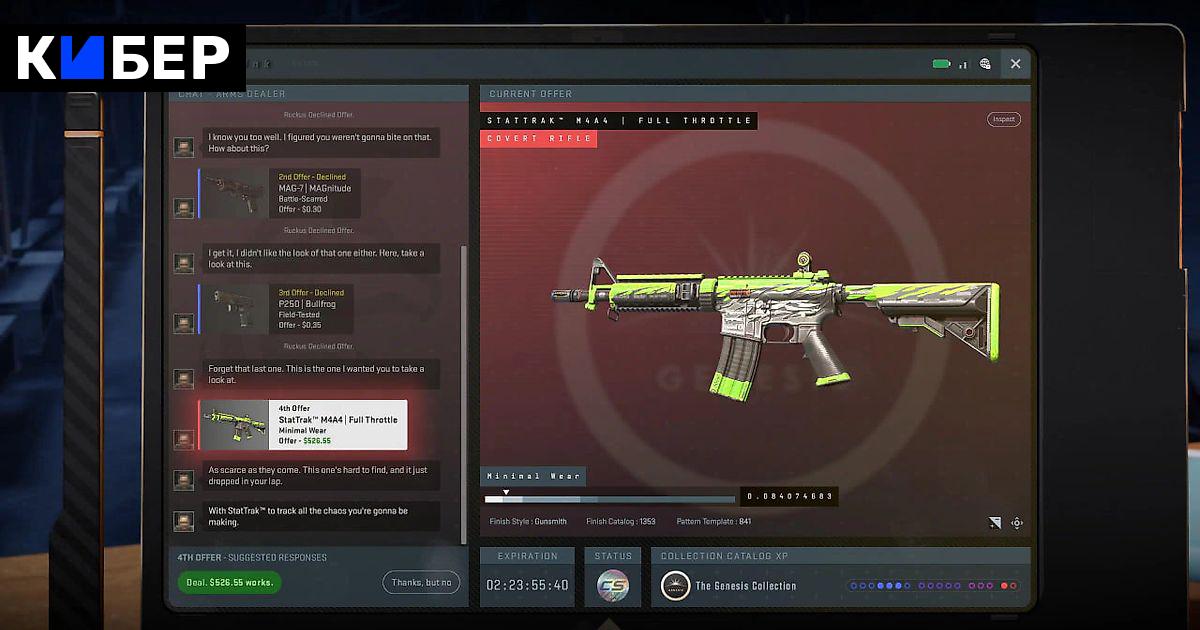Click the flag icon below the weapon preview
The height and width of the screenshot is (630, 1200).
994,522
